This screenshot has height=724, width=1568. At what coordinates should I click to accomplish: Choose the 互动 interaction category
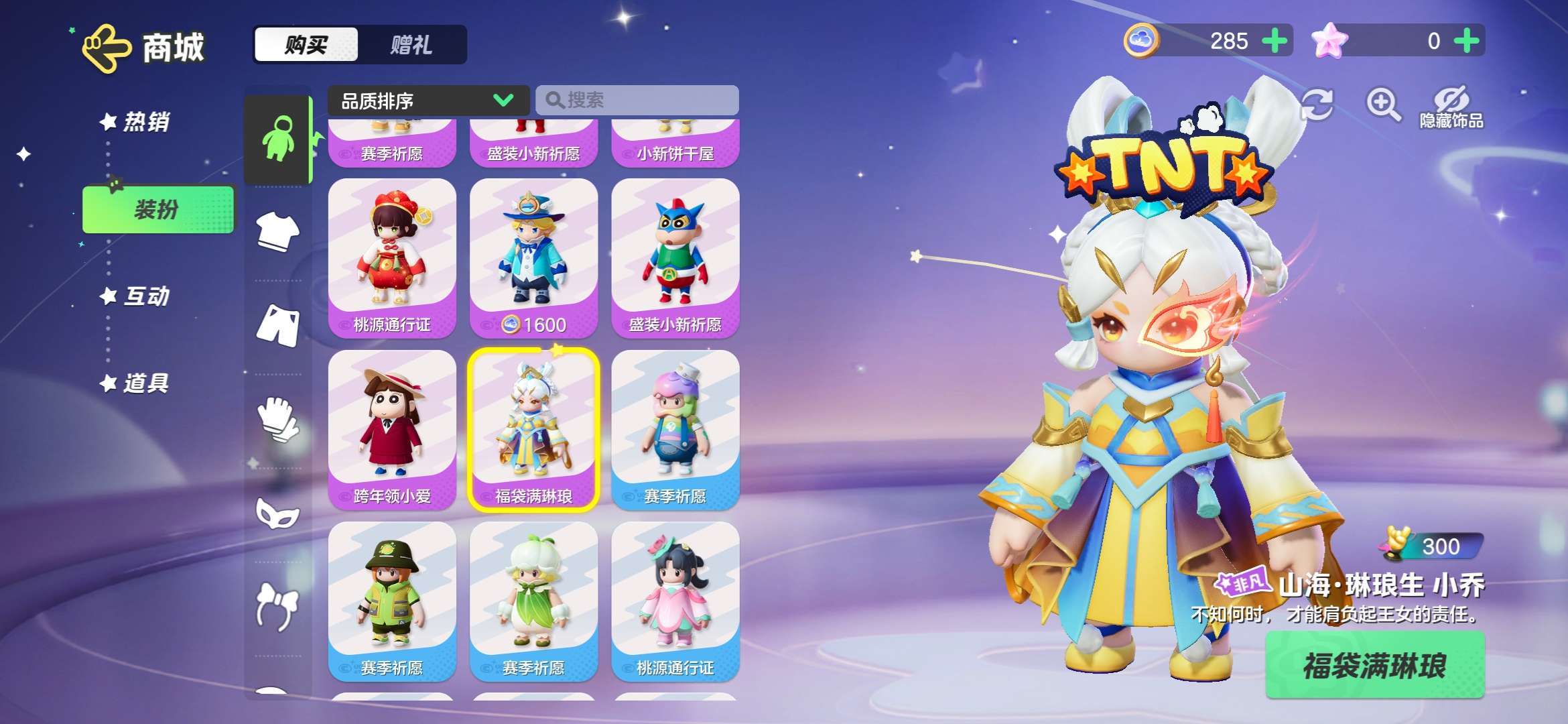tap(145, 296)
